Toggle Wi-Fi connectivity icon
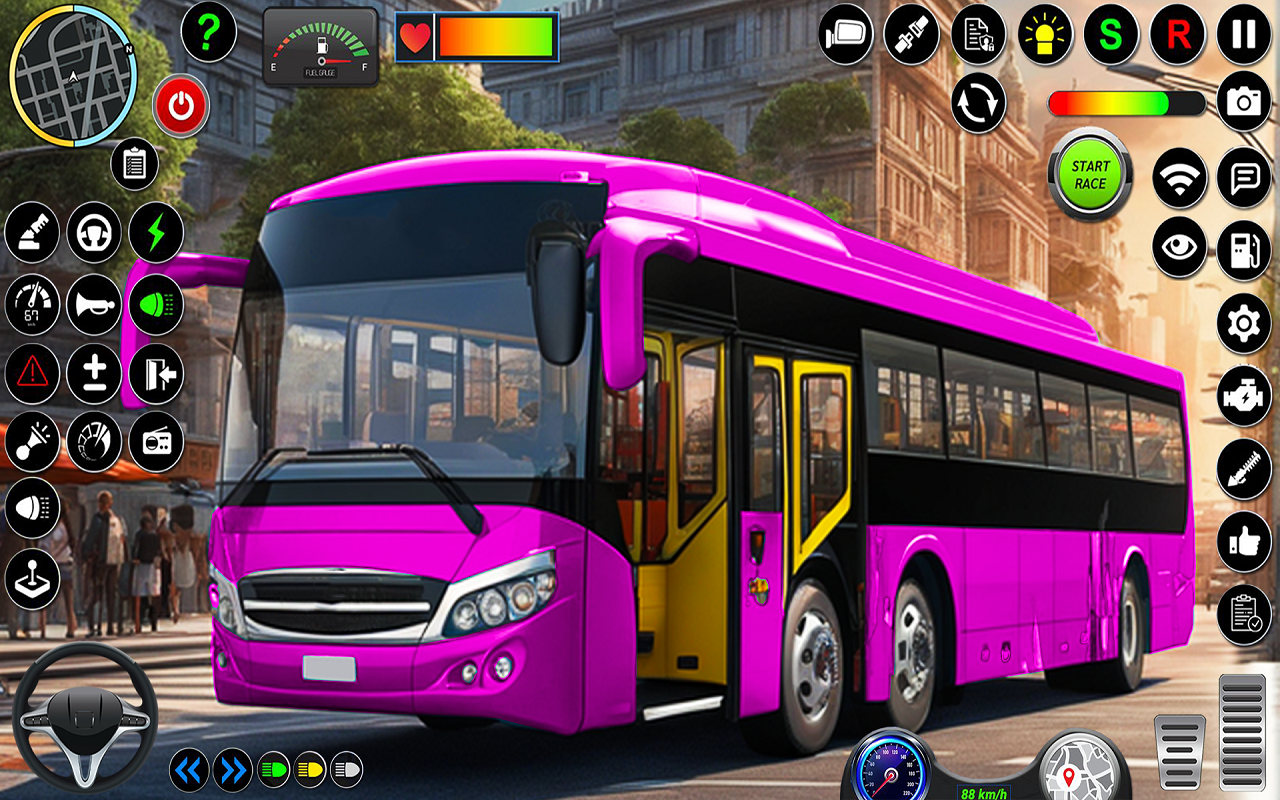This screenshot has height=800, width=1280. pos(1180,176)
